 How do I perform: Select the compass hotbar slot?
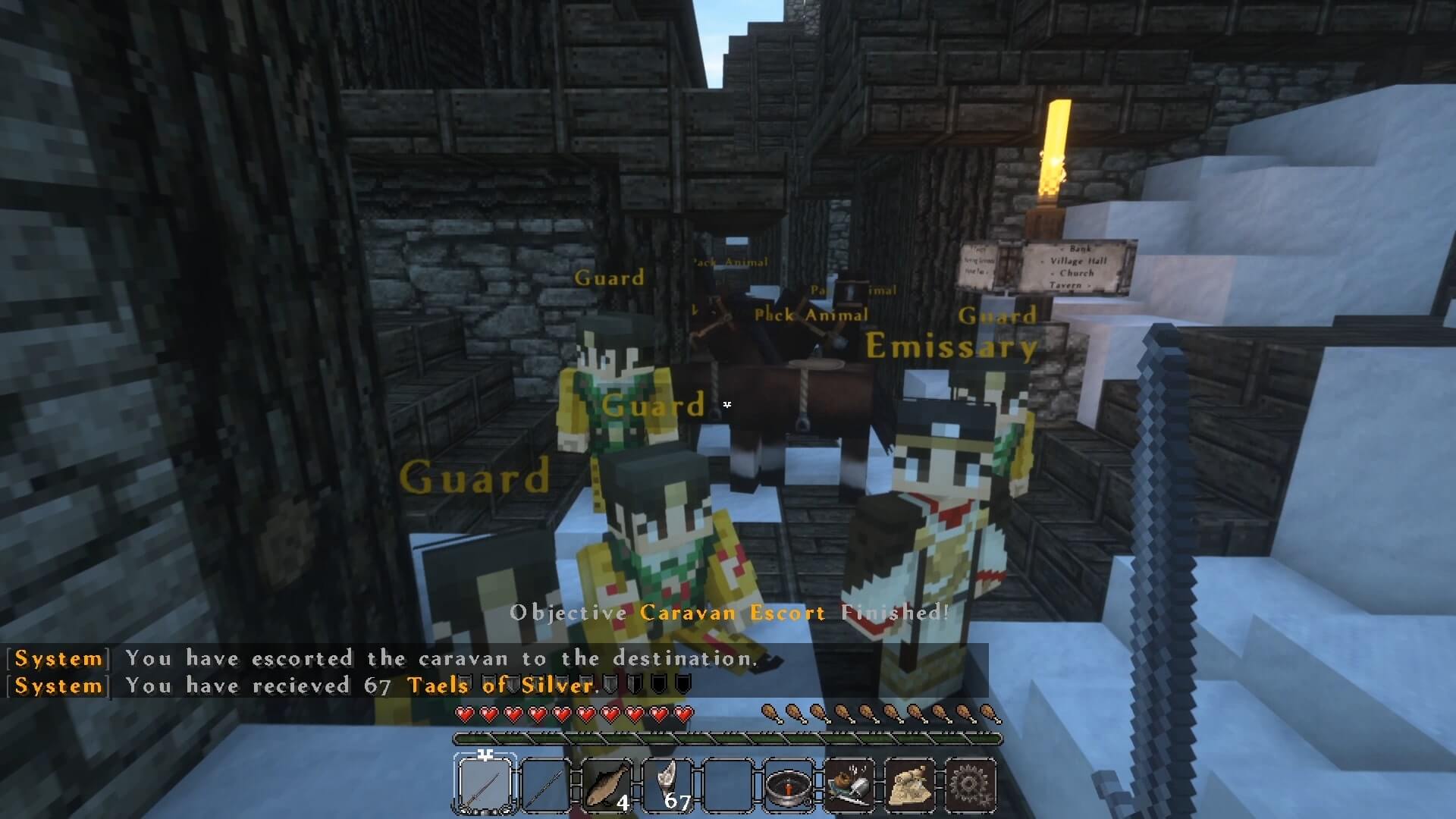pyautogui.click(x=789, y=784)
